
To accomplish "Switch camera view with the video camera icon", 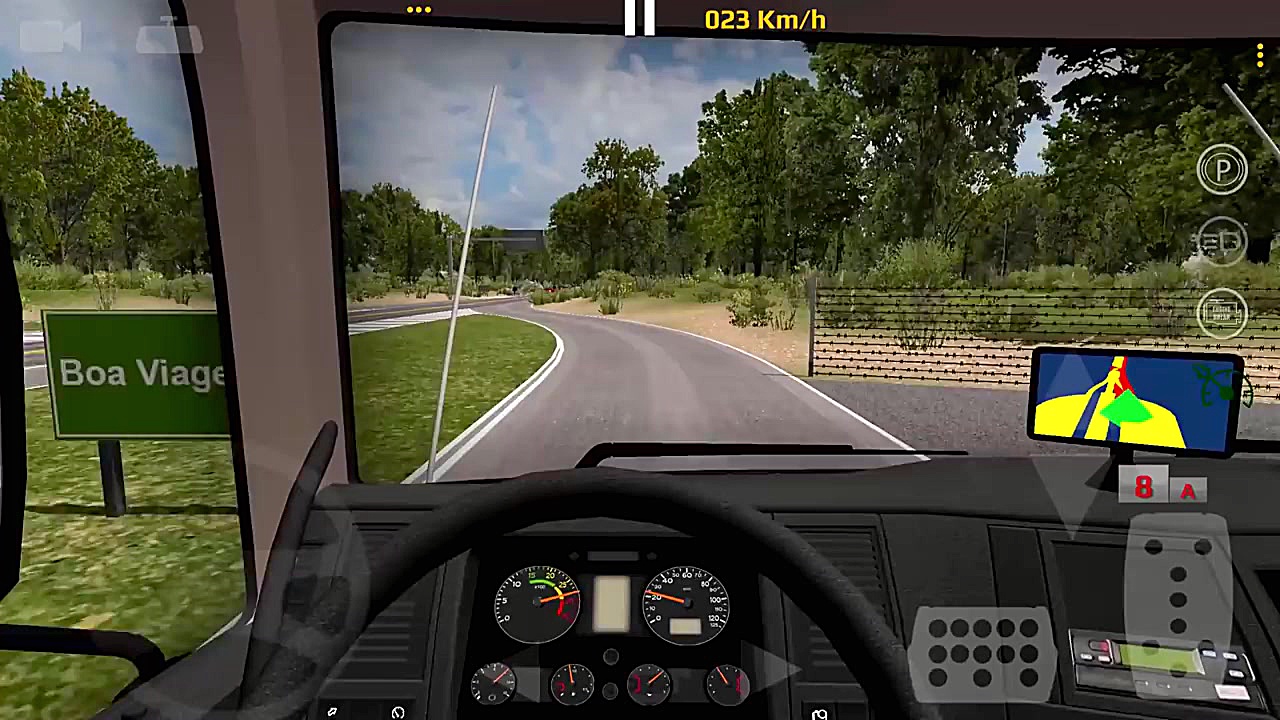I will 48,37.
